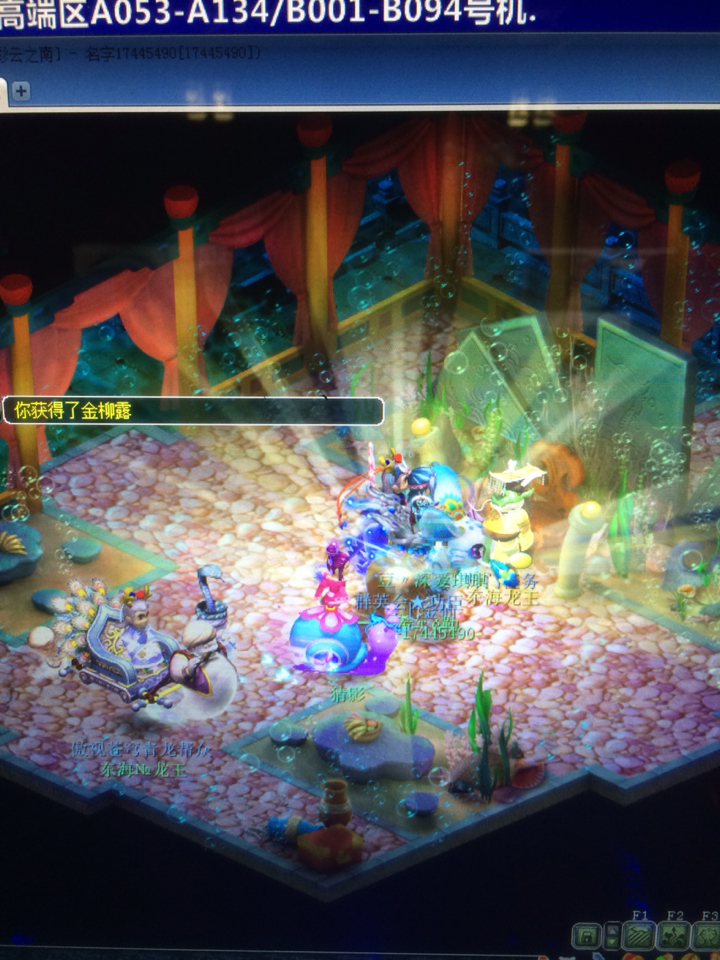Click the padlock icon on the hotbar
Image resolution: width=720 pixels, height=960 pixels.
(x=587, y=936)
